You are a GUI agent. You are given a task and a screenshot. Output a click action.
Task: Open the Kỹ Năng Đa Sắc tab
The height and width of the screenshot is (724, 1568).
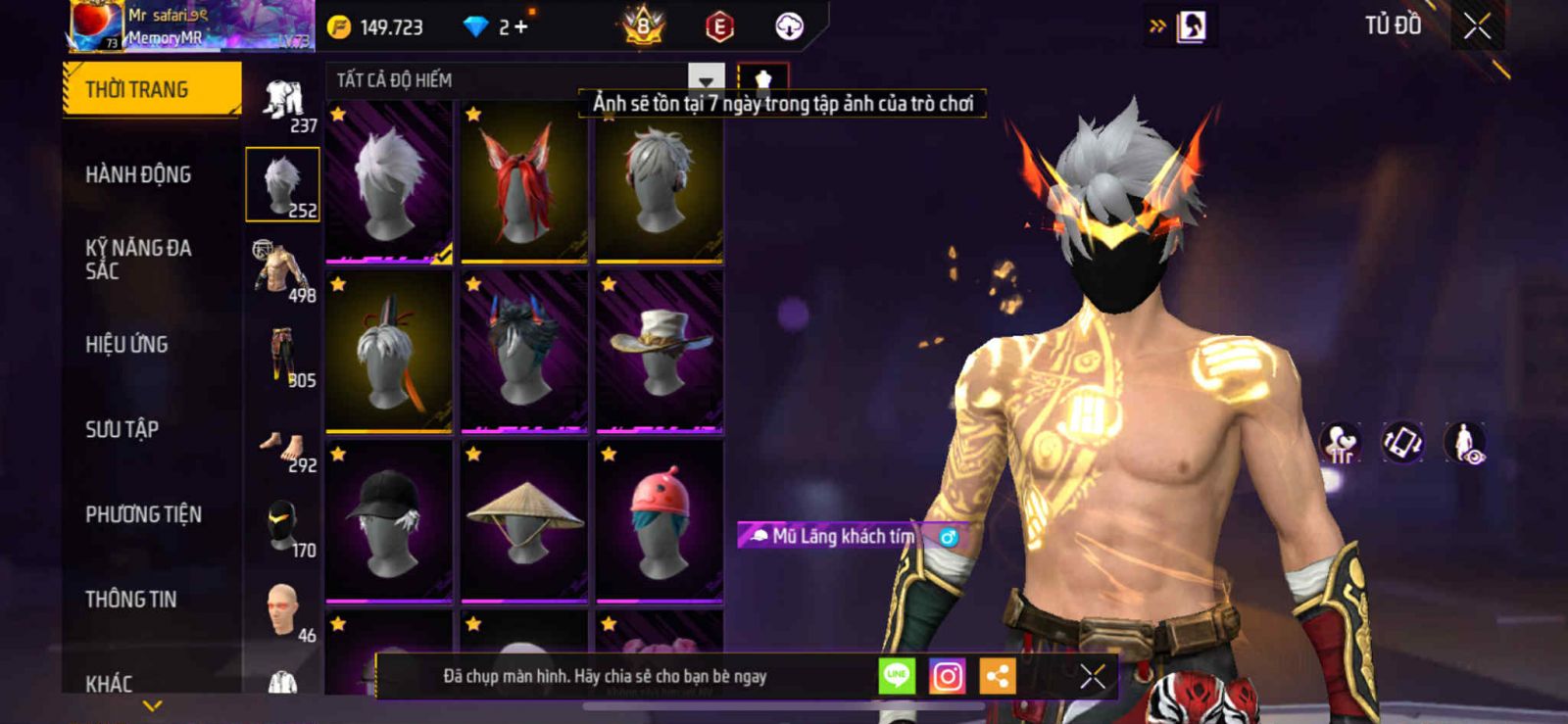point(138,259)
